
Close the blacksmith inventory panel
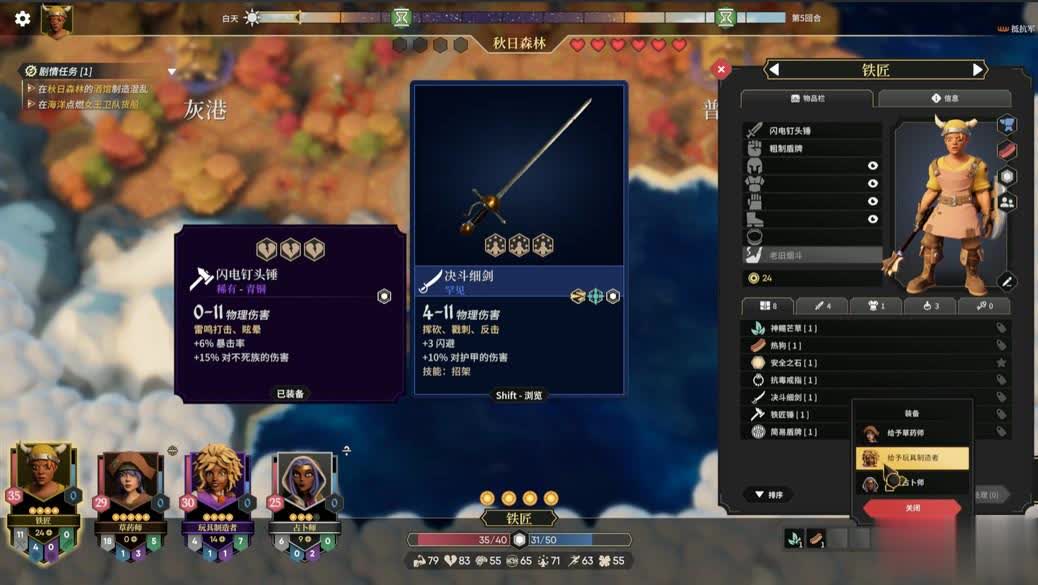[721, 70]
